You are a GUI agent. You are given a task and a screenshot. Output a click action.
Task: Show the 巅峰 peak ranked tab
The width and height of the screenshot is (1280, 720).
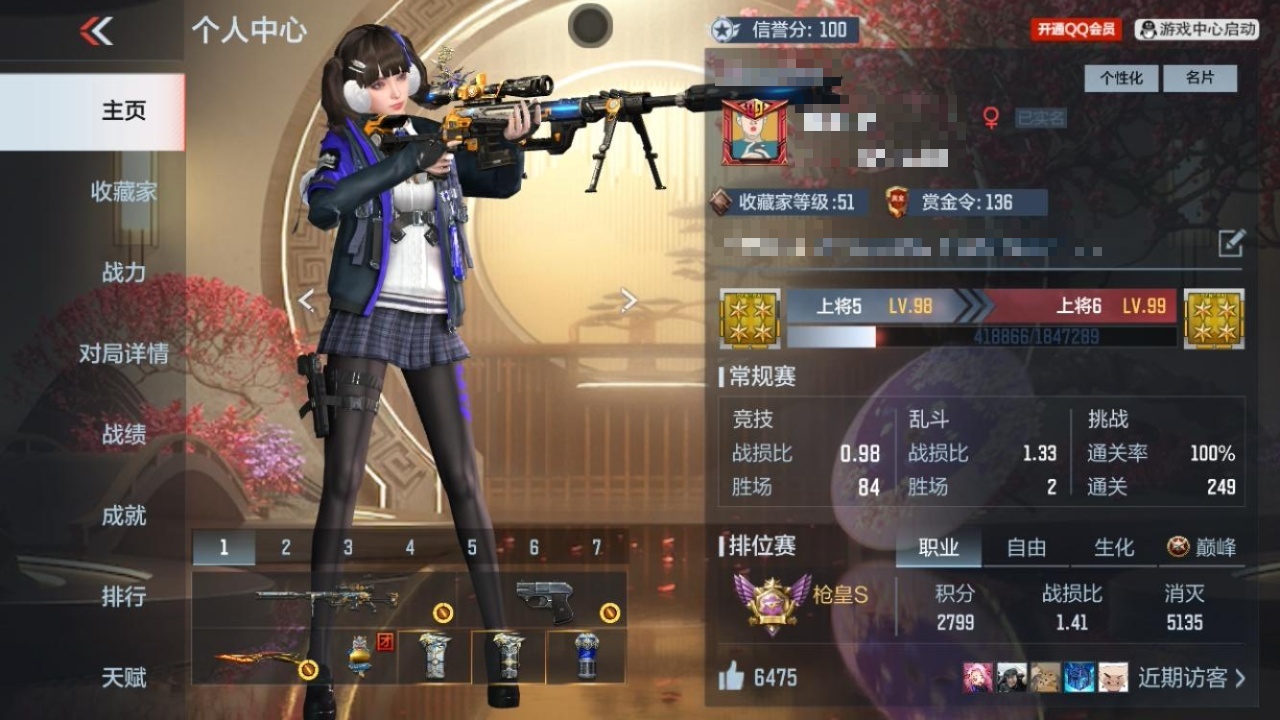[1202, 547]
